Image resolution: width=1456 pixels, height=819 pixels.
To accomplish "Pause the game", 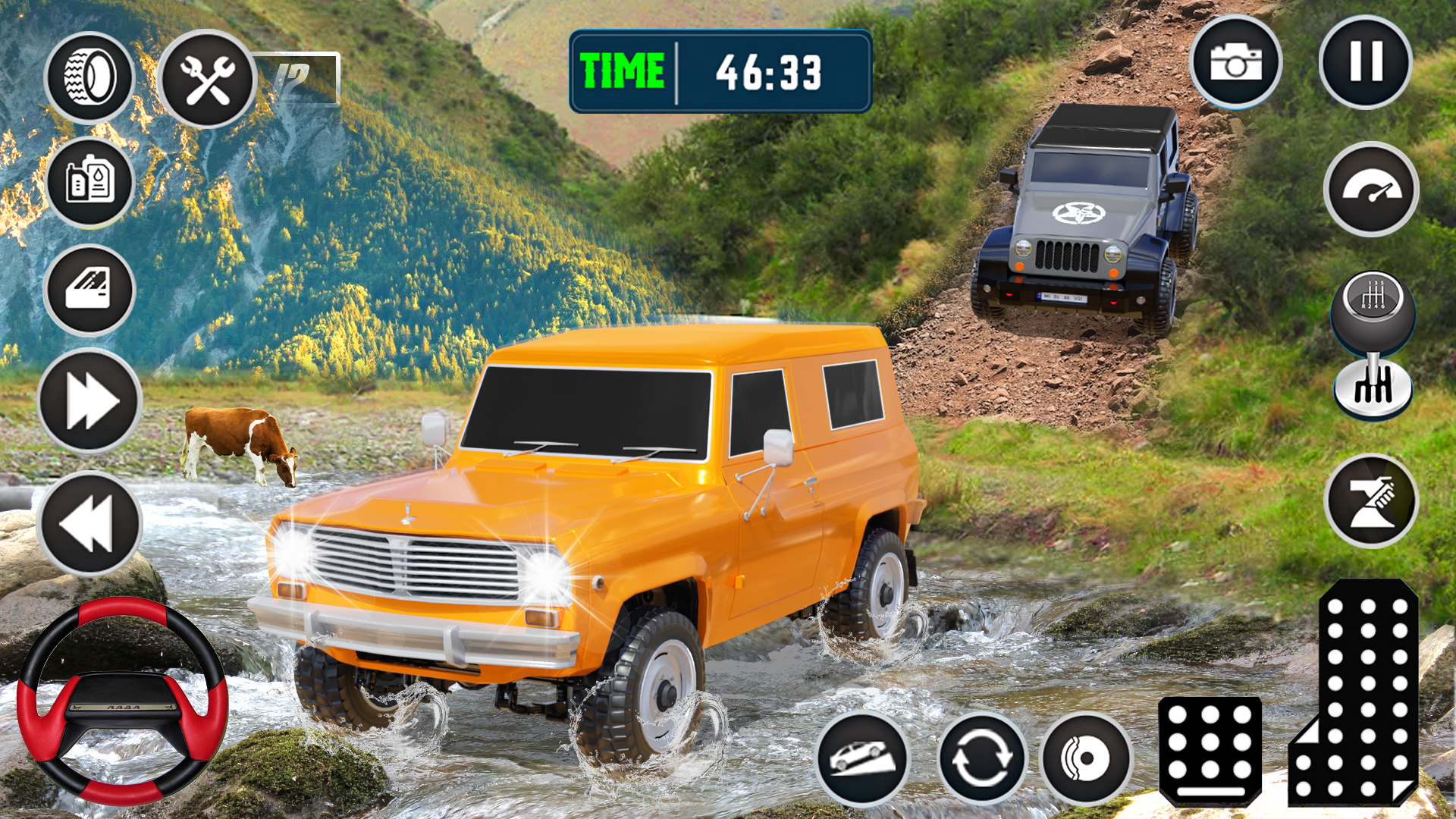I will [1365, 62].
